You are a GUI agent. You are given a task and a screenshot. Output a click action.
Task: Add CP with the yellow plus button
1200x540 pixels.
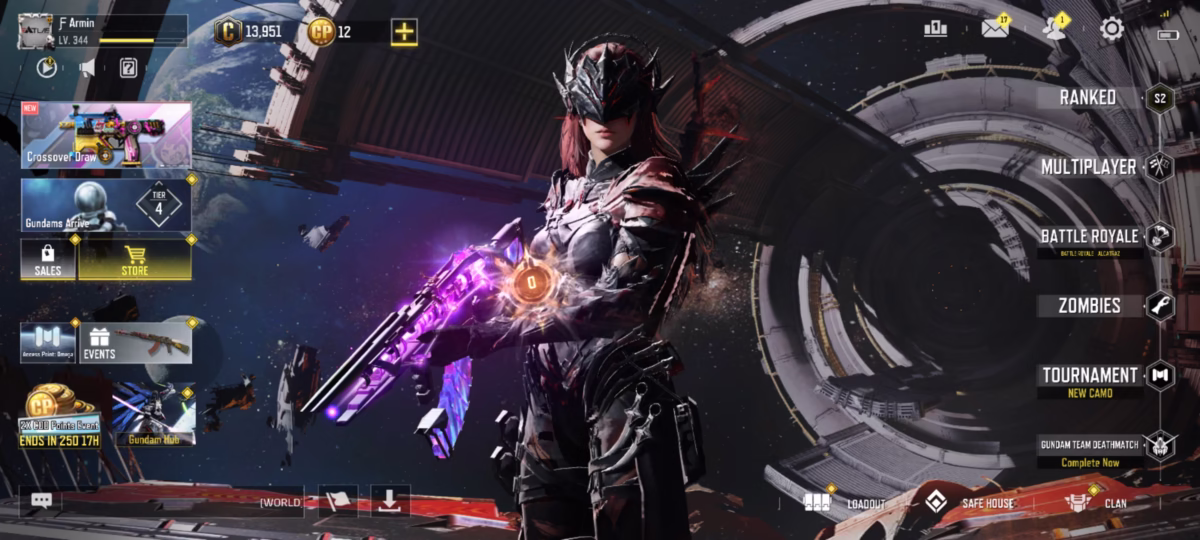coord(404,32)
